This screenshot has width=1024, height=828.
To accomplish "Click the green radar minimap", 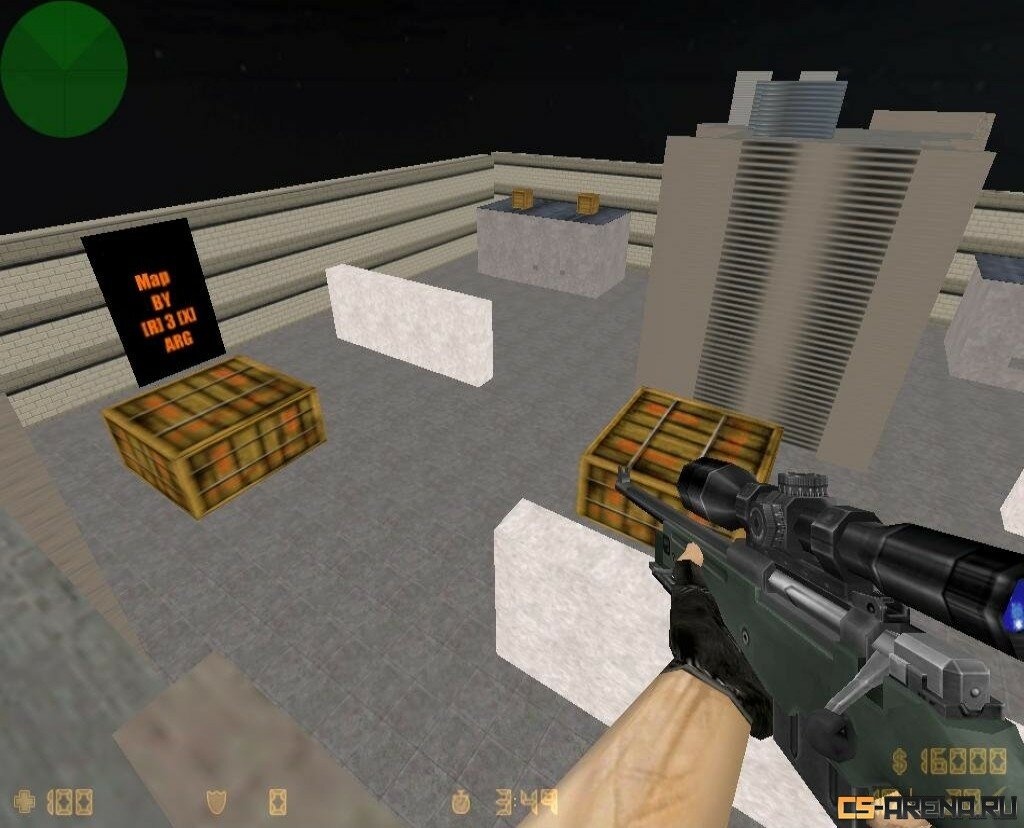I will point(63,68).
